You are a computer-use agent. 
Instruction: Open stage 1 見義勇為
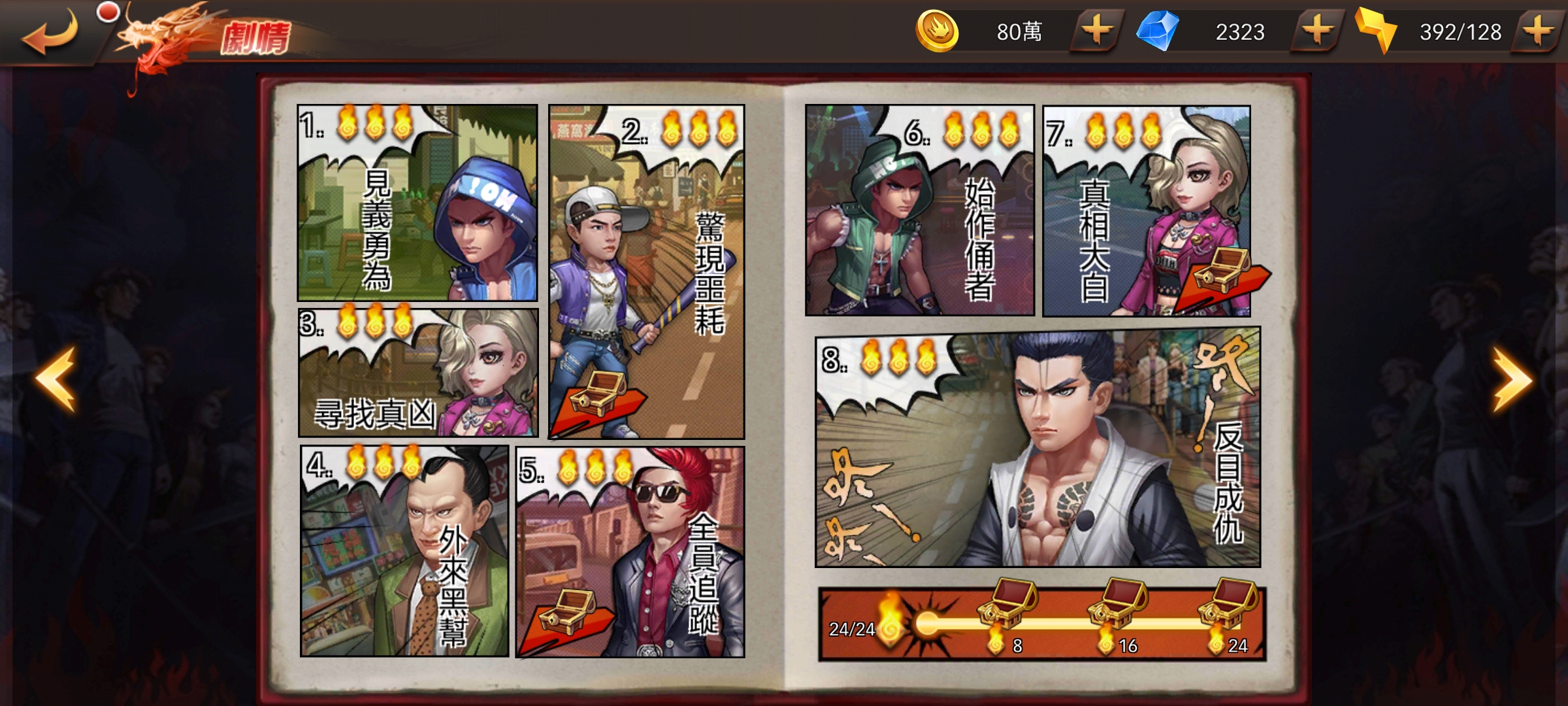(417, 203)
